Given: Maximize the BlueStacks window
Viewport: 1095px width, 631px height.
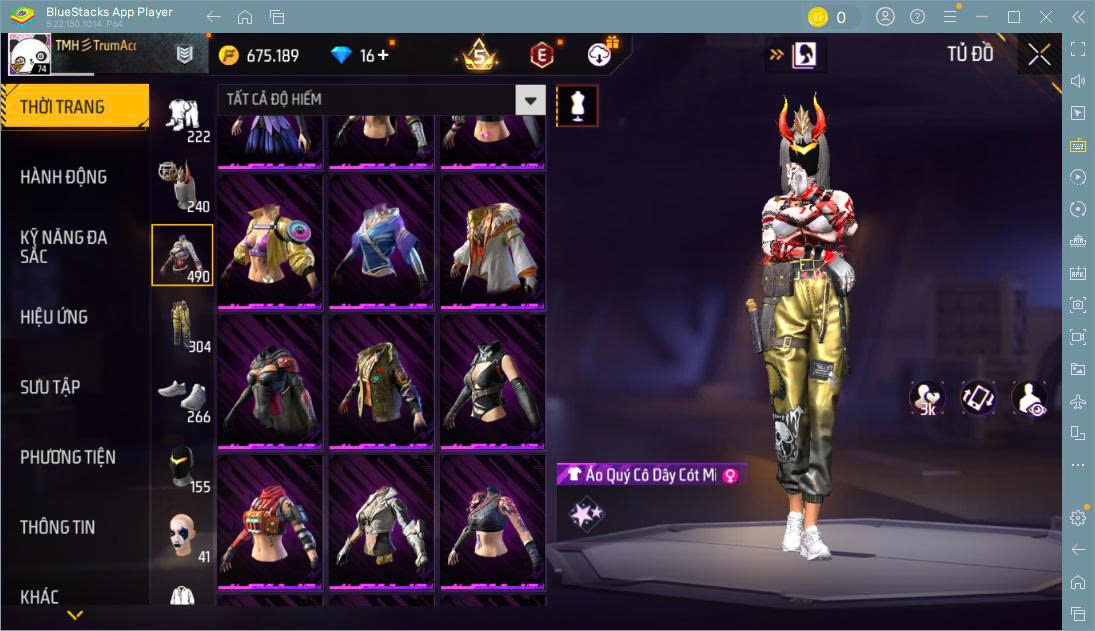Looking at the screenshot, I should click(x=1014, y=17).
